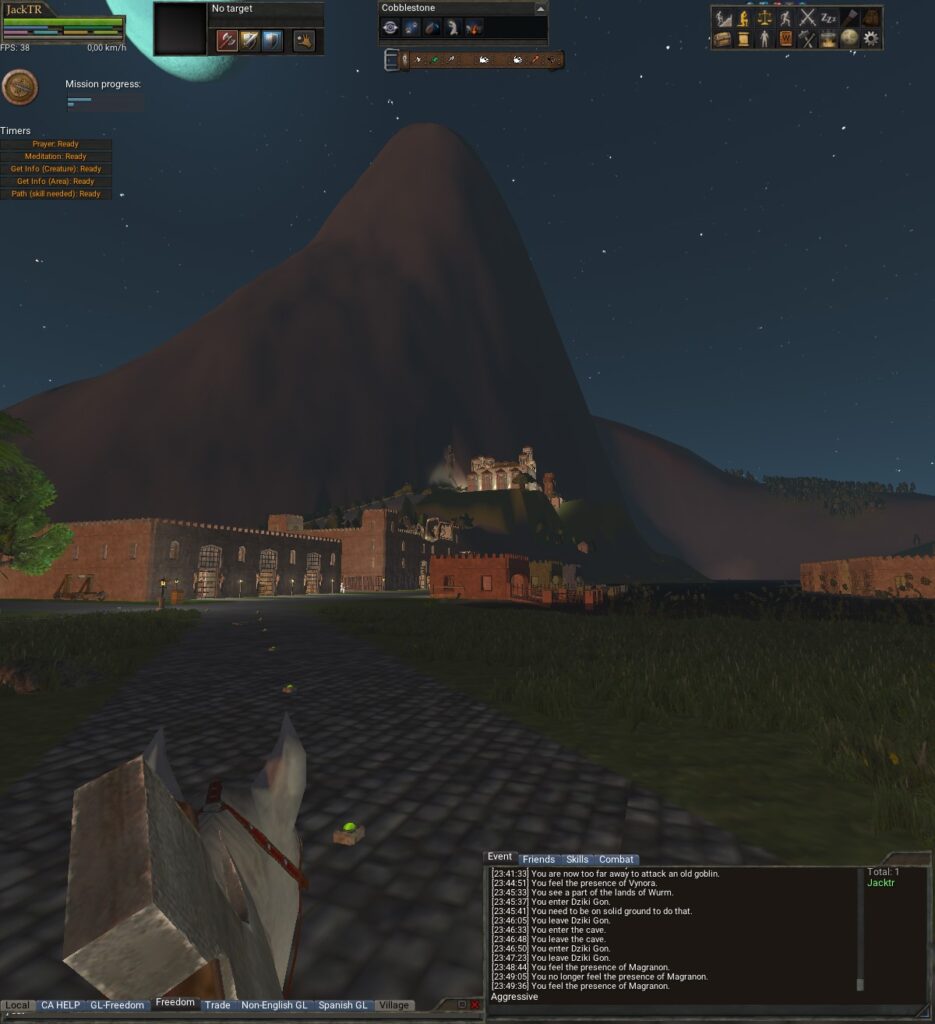Open the treasure chest inventory icon

(722, 38)
